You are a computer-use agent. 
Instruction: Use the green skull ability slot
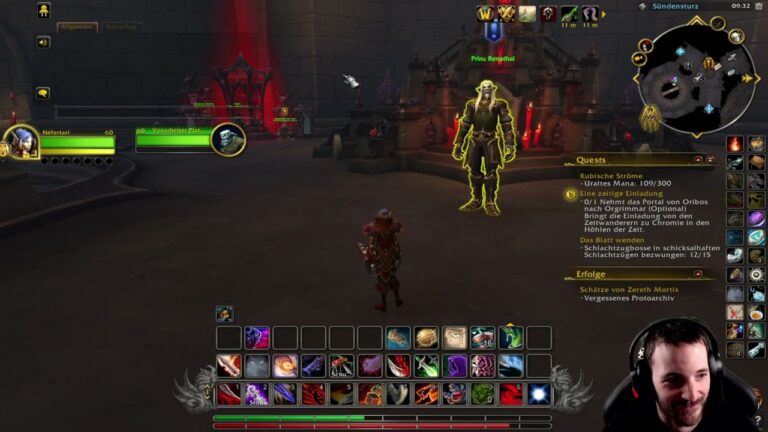click(x=482, y=394)
